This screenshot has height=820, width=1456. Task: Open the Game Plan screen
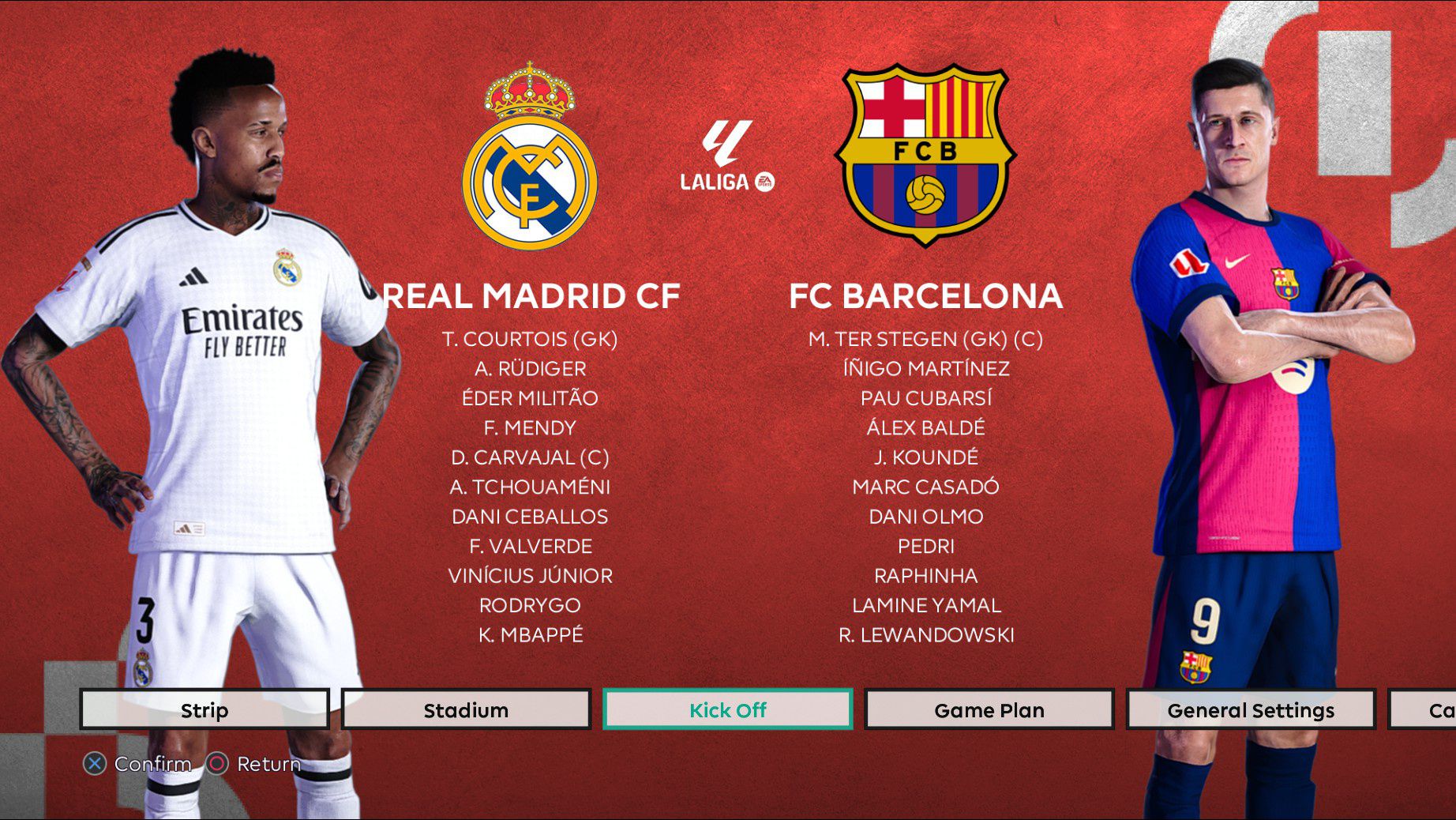pos(989,709)
